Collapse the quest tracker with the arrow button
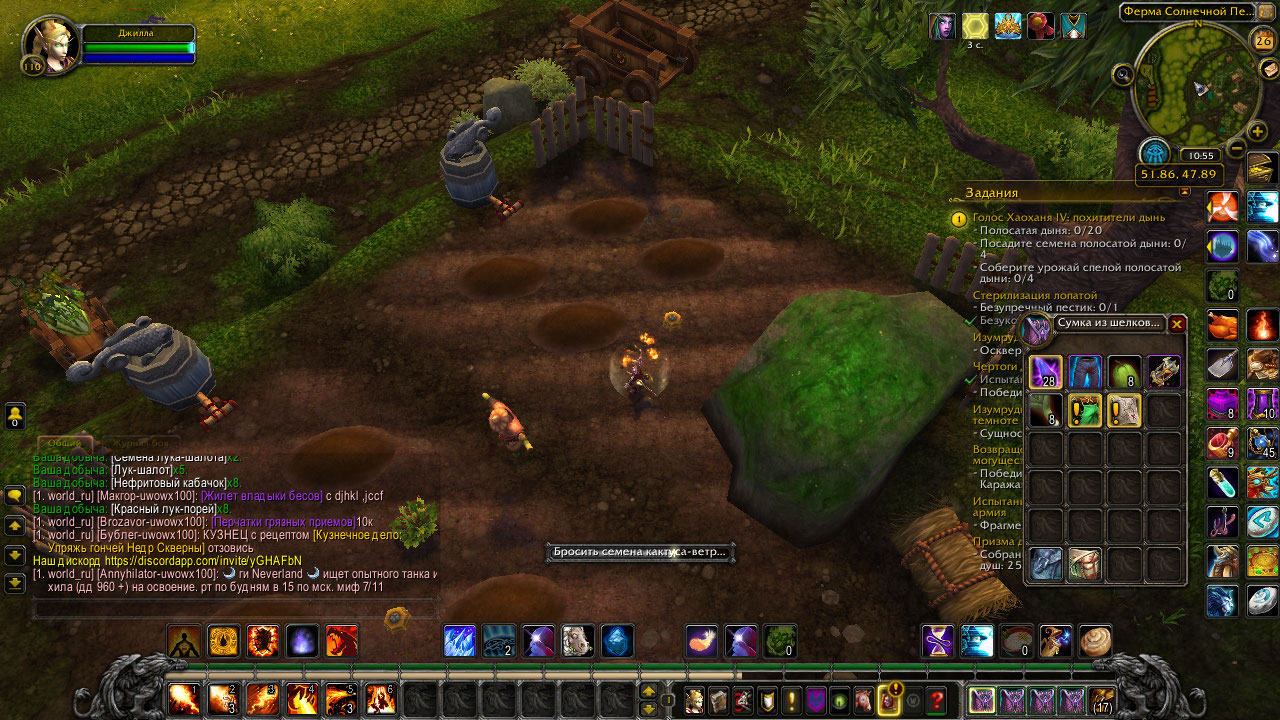Screen dimensions: 1280x720 (x=1185, y=191)
